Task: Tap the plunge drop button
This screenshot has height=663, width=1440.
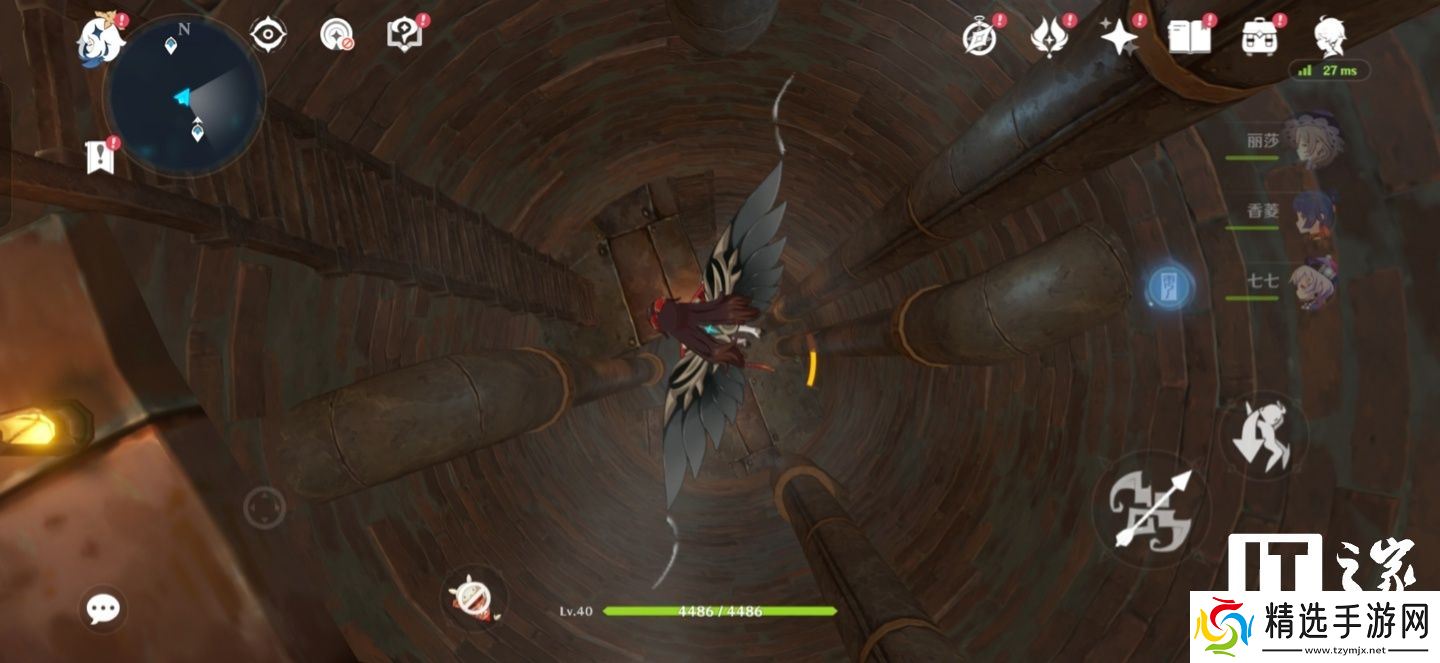Action: (1264, 435)
